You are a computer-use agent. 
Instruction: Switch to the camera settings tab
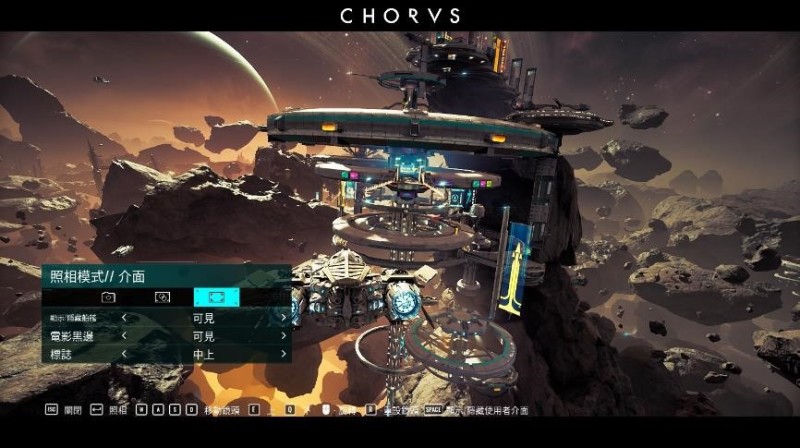pyautogui.click(x=108, y=297)
